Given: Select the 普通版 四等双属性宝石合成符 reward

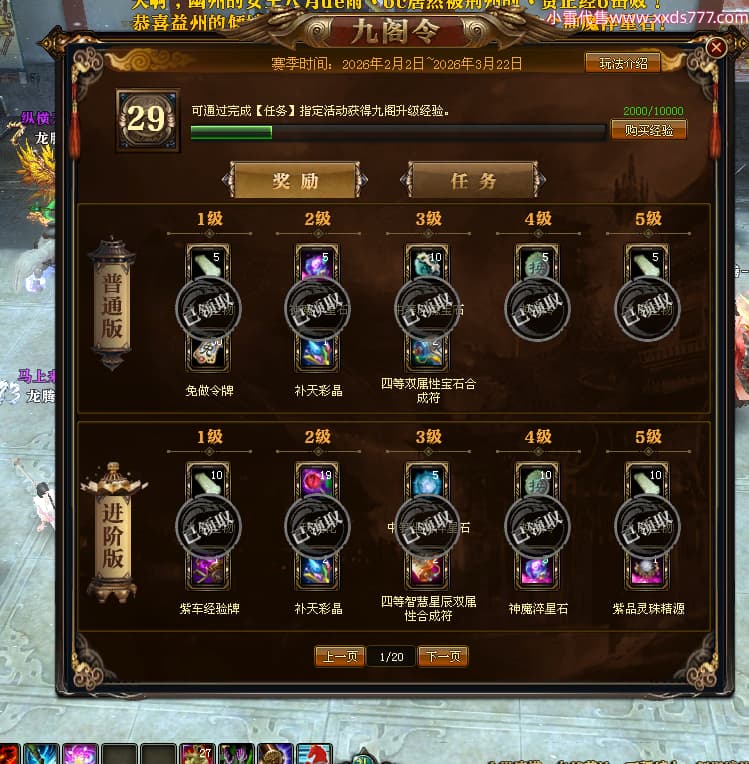Looking at the screenshot, I should coord(428,308).
